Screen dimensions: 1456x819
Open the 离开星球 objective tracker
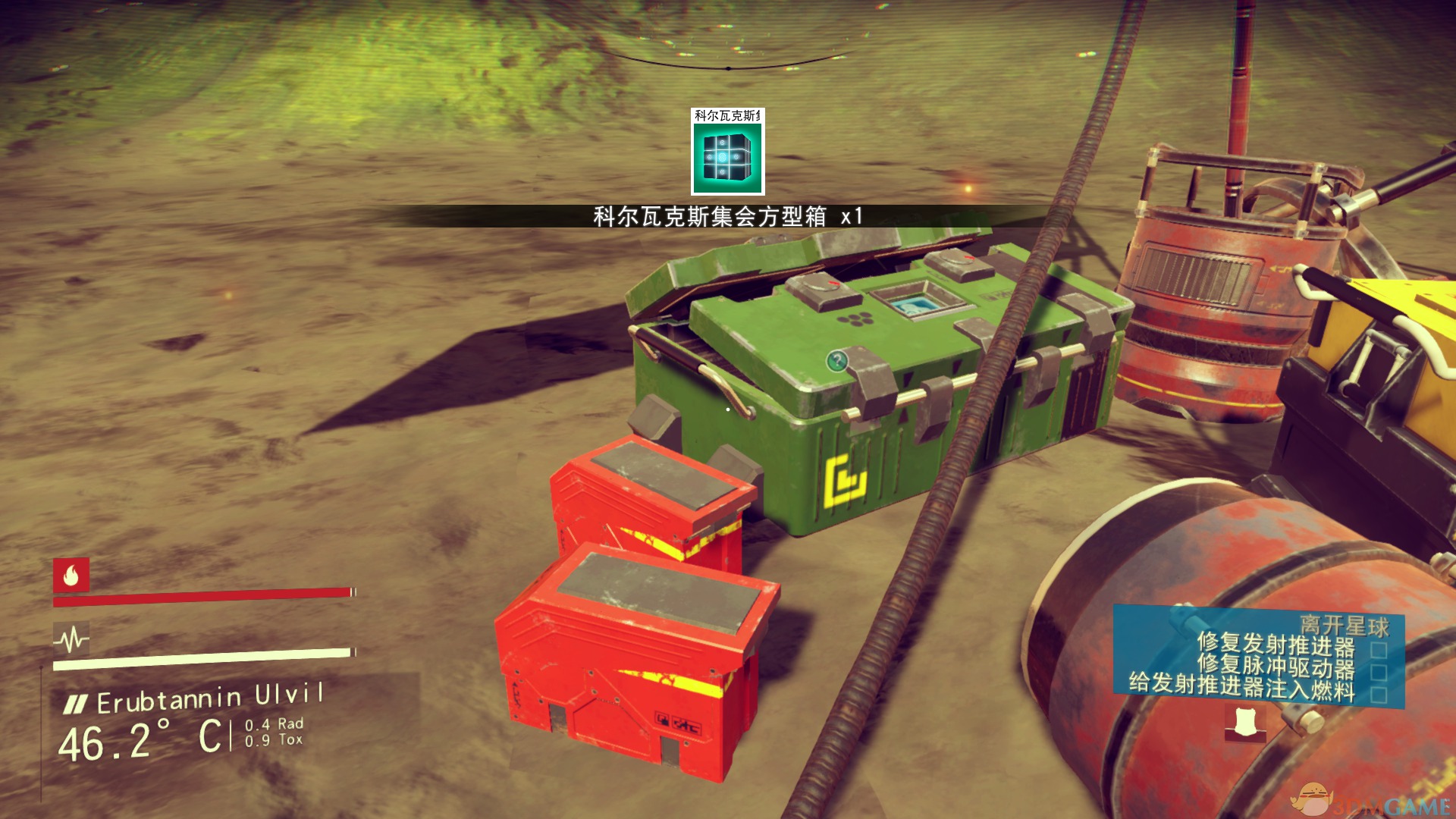pos(1344,626)
